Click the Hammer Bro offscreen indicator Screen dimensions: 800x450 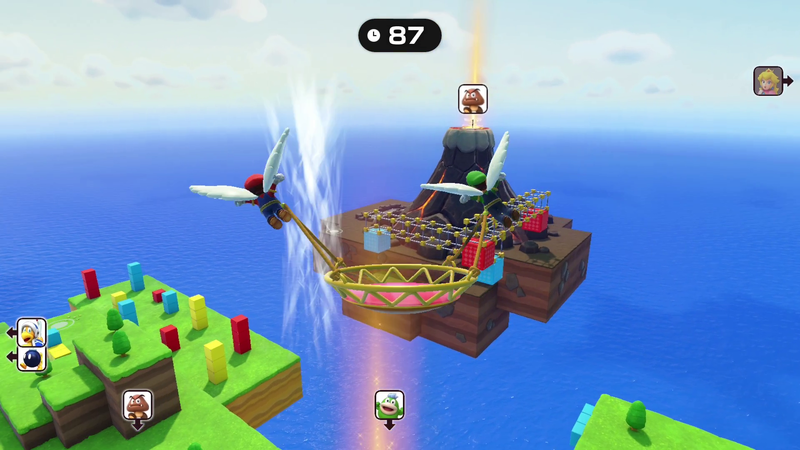(31, 332)
